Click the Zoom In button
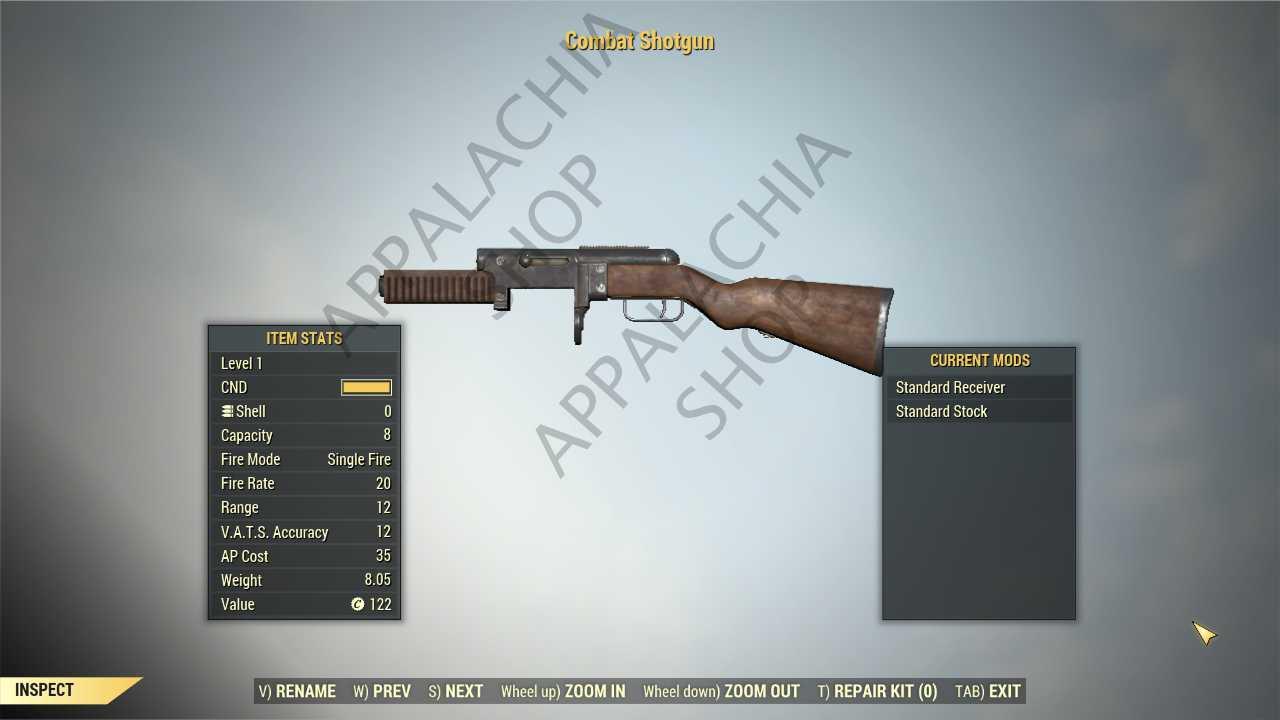 (x=563, y=691)
